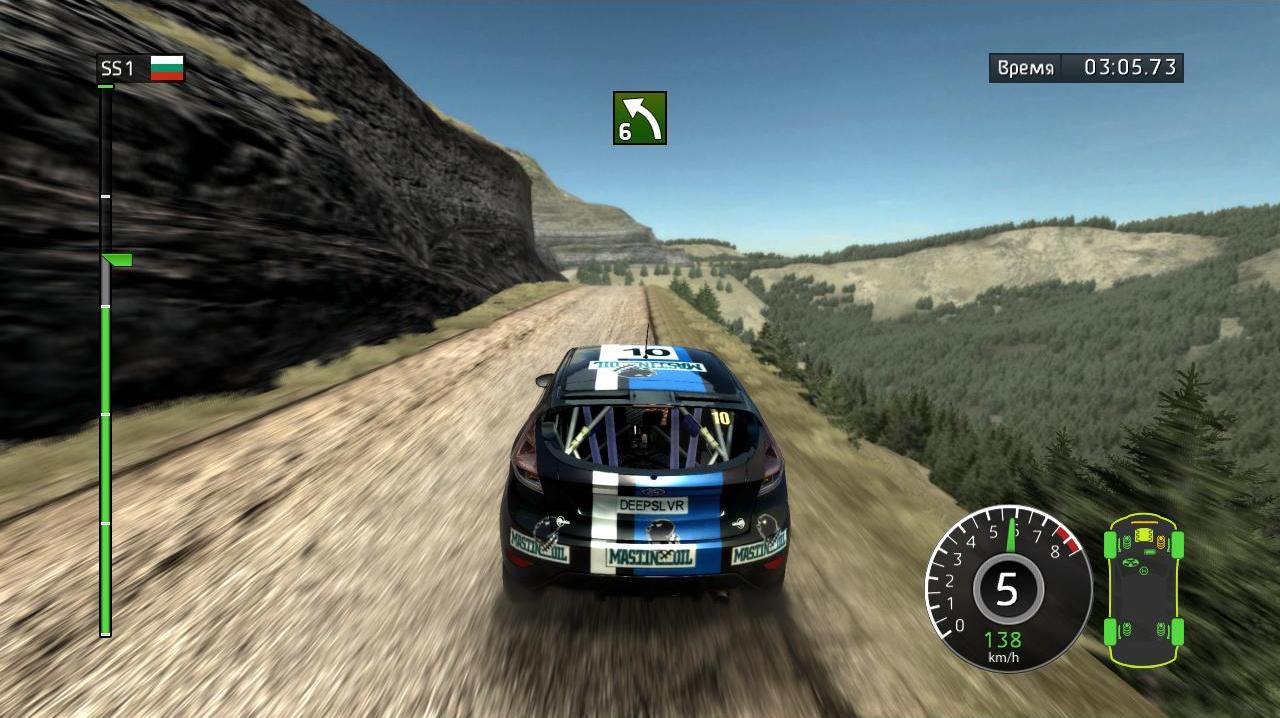Viewport: 1280px width, 718px height.
Task: Select the car damage status diagram
Action: coord(1143,590)
